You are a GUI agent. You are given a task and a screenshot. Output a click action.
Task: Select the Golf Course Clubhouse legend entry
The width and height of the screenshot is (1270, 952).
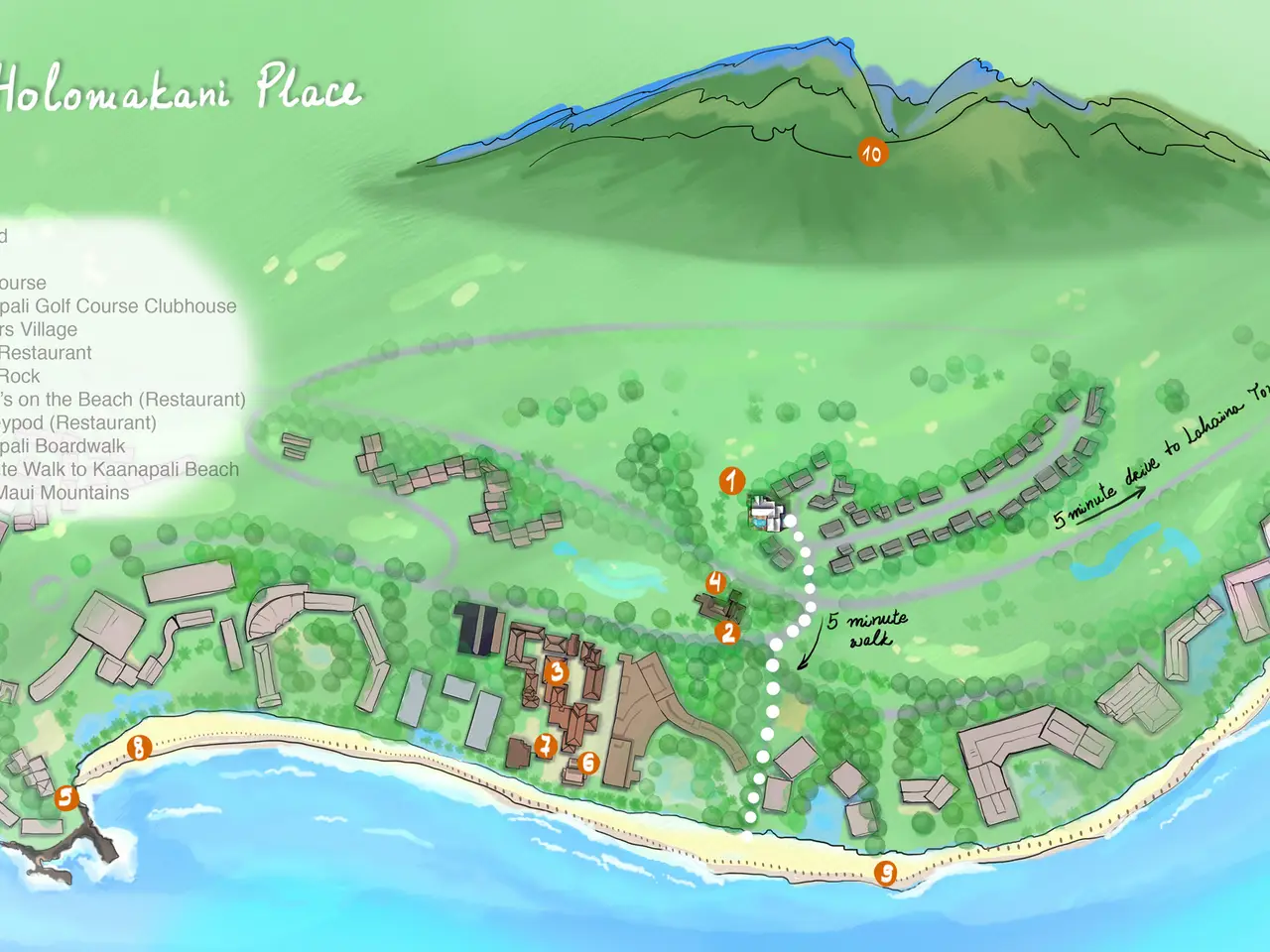click(x=118, y=306)
